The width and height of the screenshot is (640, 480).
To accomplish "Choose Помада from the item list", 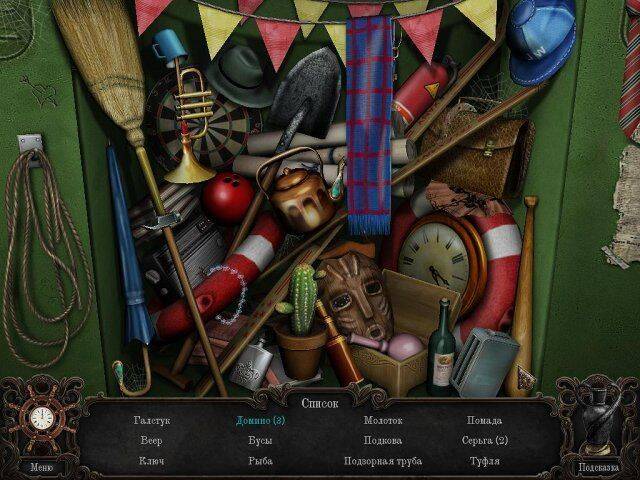I will 485,420.
